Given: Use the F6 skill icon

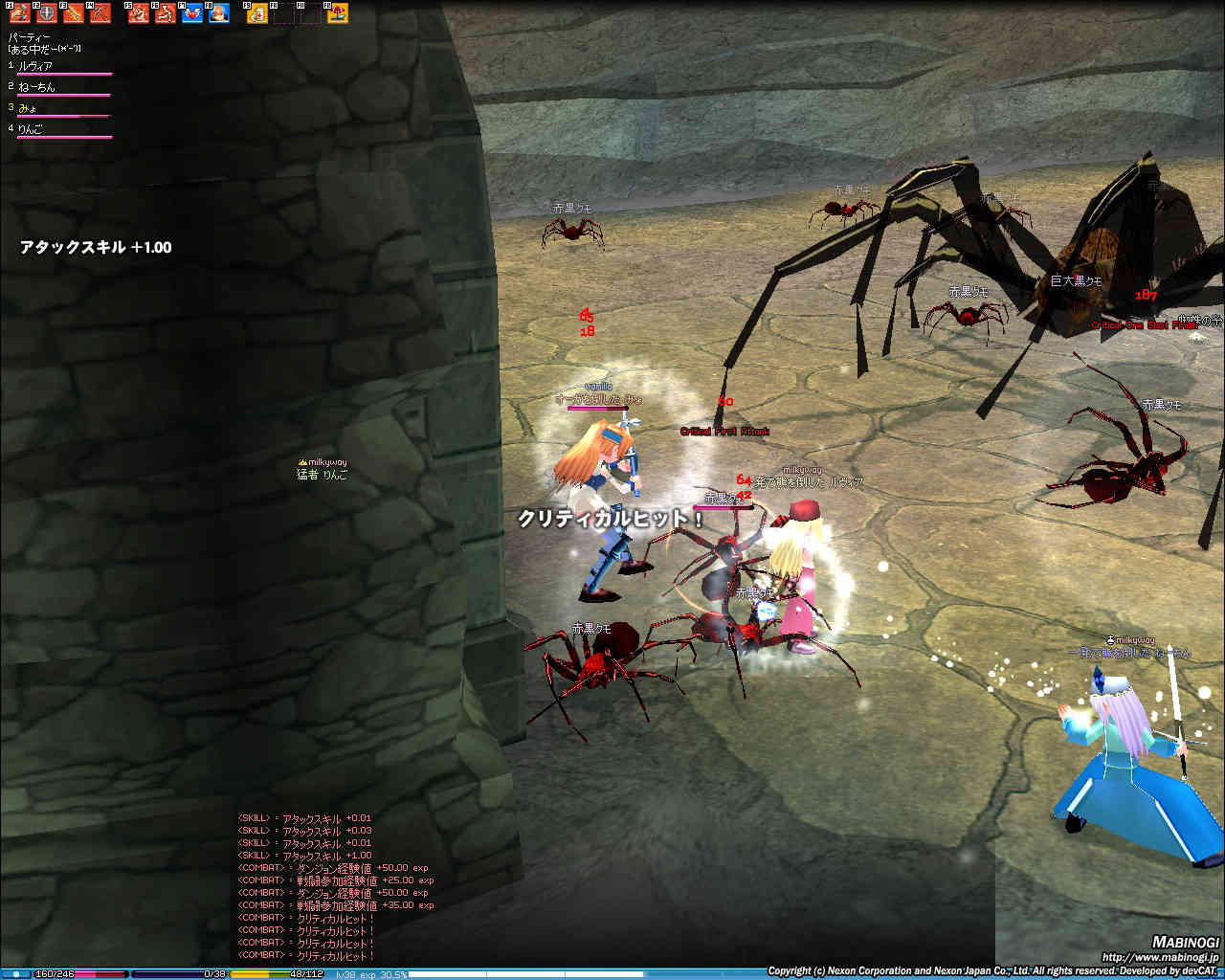Looking at the screenshot, I should (166, 12).
